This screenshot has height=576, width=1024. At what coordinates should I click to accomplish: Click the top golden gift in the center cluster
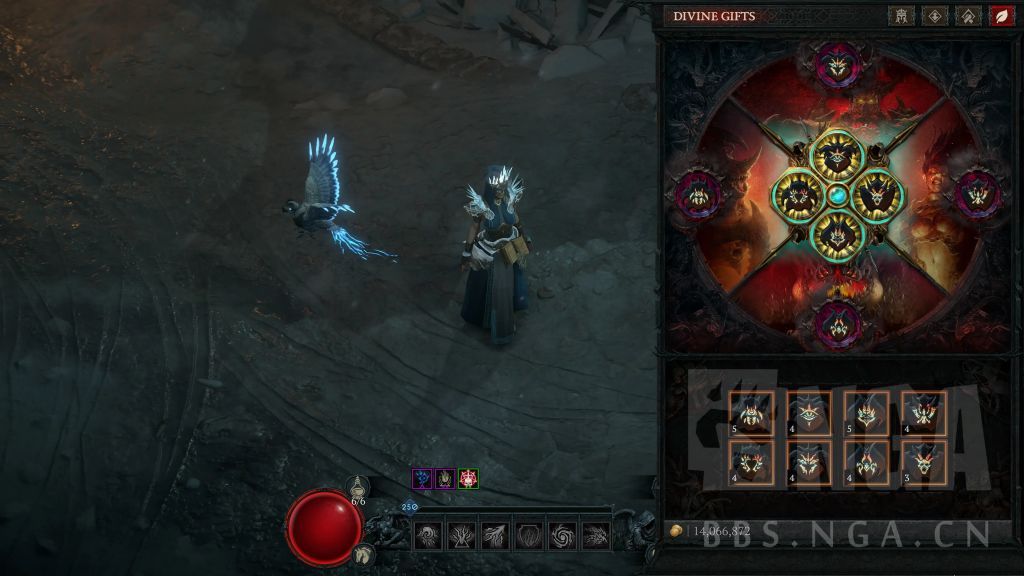click(x=838, y=156)
